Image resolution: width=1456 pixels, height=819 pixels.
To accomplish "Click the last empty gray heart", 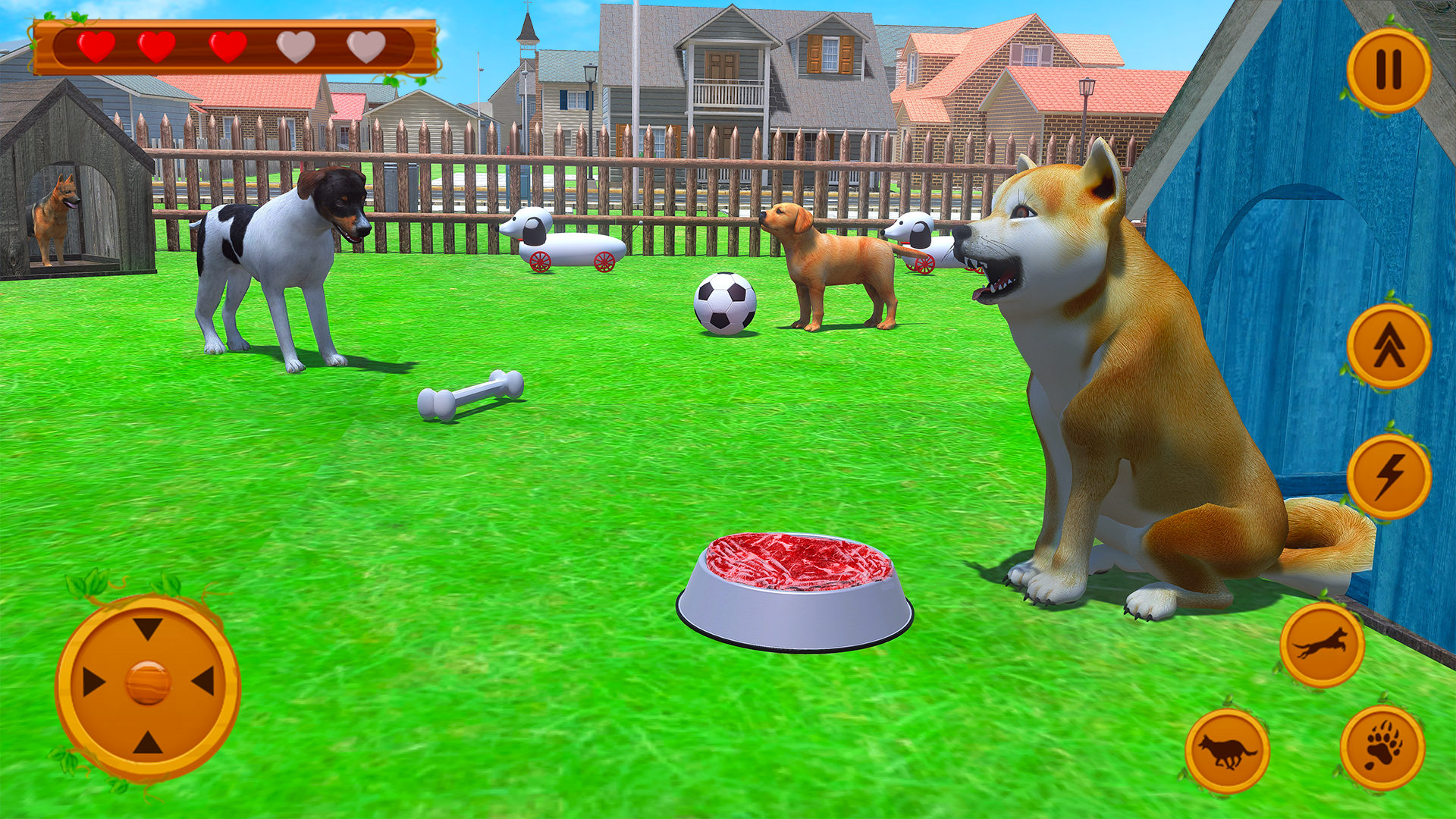I will click(364, 47).
